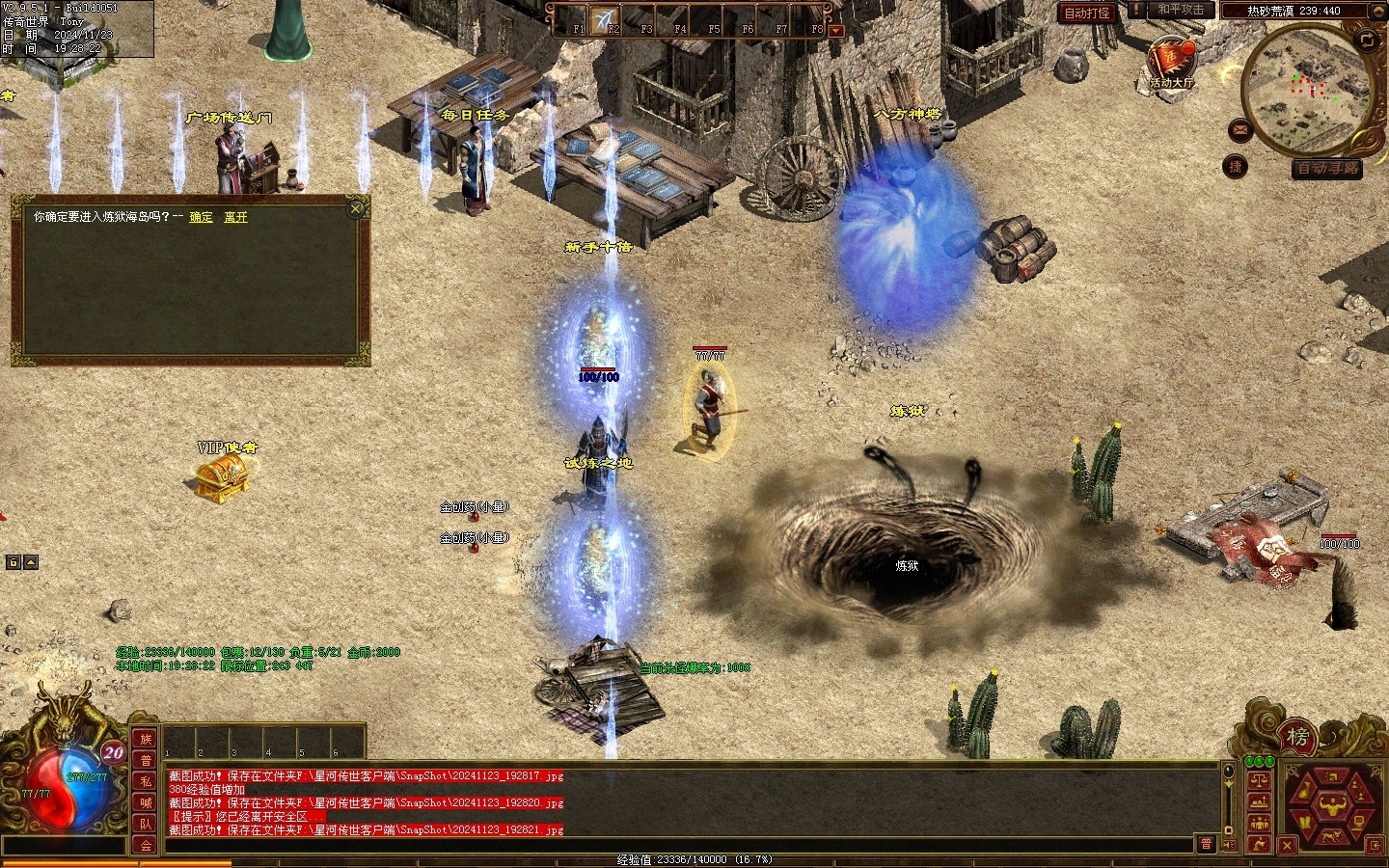Image resolution: width=1389 pixels, height=868 pixels.
Task: Open the 捷 shortcut button
Action: pos(1235,166)
